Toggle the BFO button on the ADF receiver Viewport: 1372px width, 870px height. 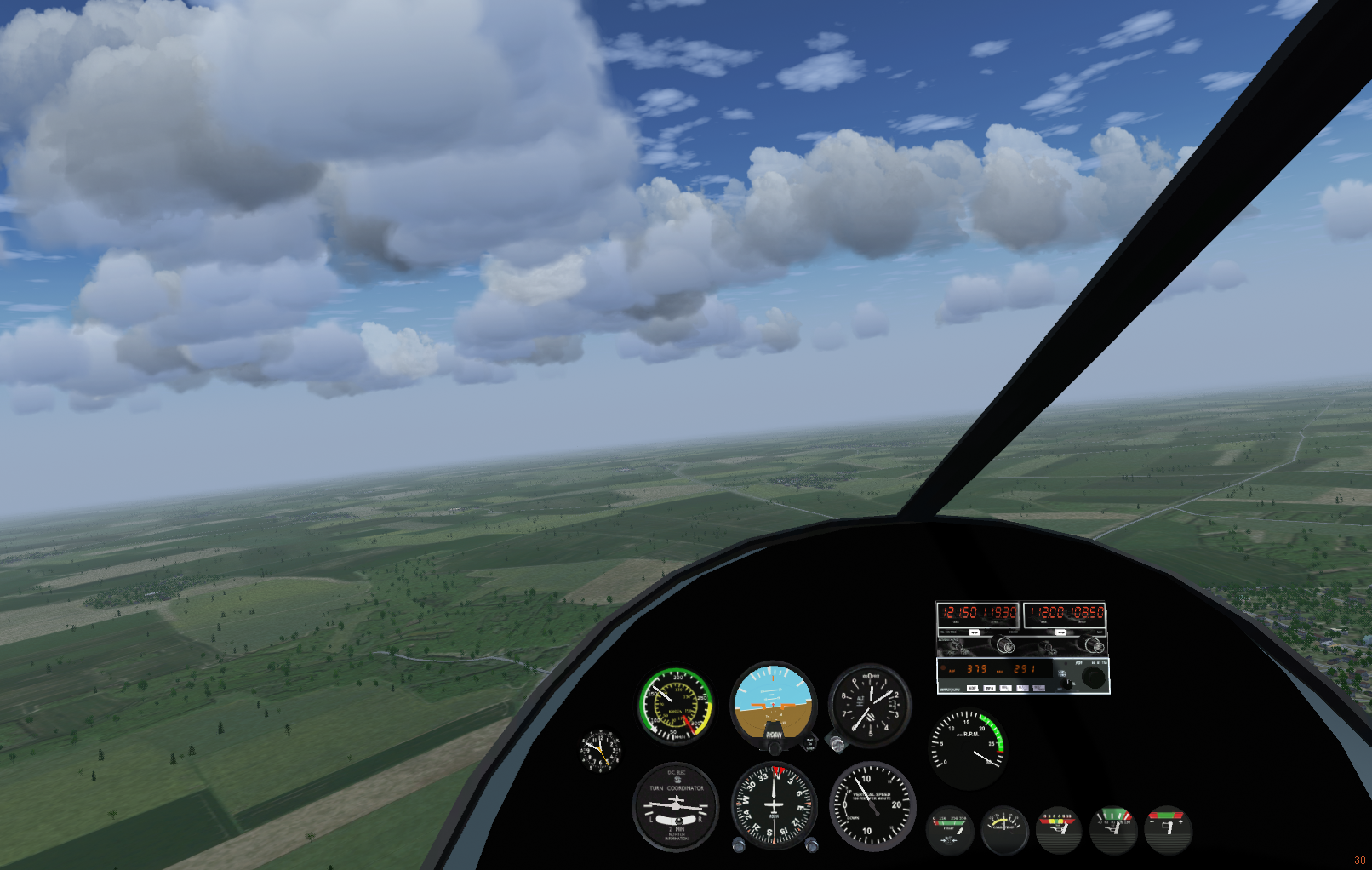pos(990,688)
